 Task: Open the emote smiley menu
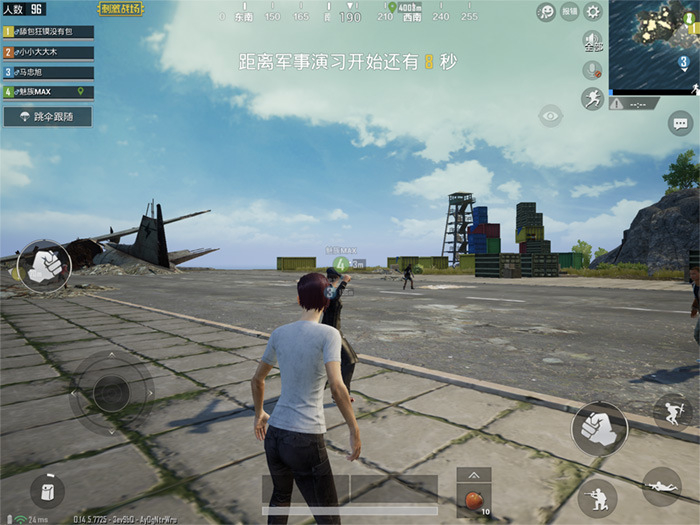(546, 12)
